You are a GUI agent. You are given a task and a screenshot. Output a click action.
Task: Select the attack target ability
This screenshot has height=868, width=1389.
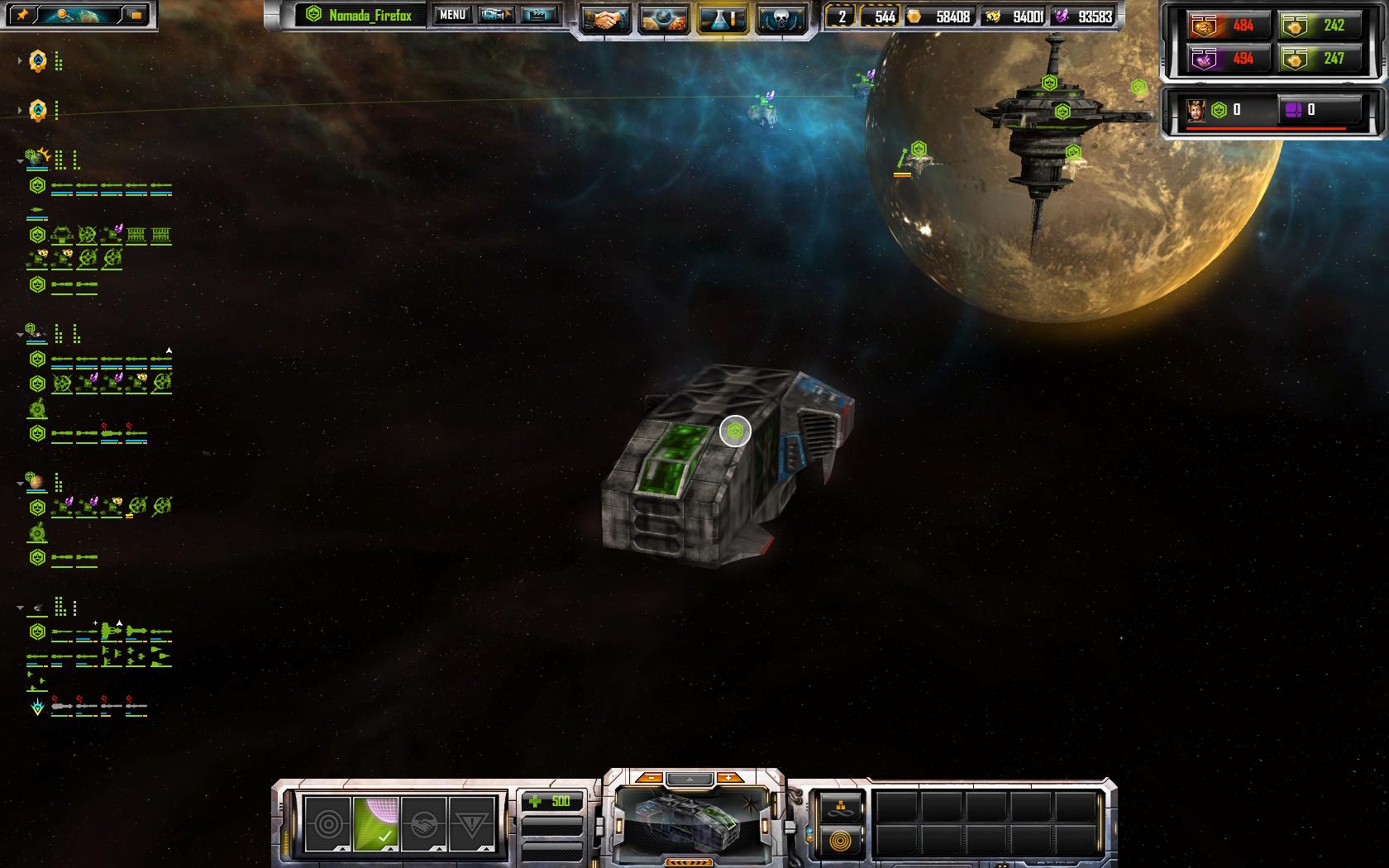pos(327,823)
